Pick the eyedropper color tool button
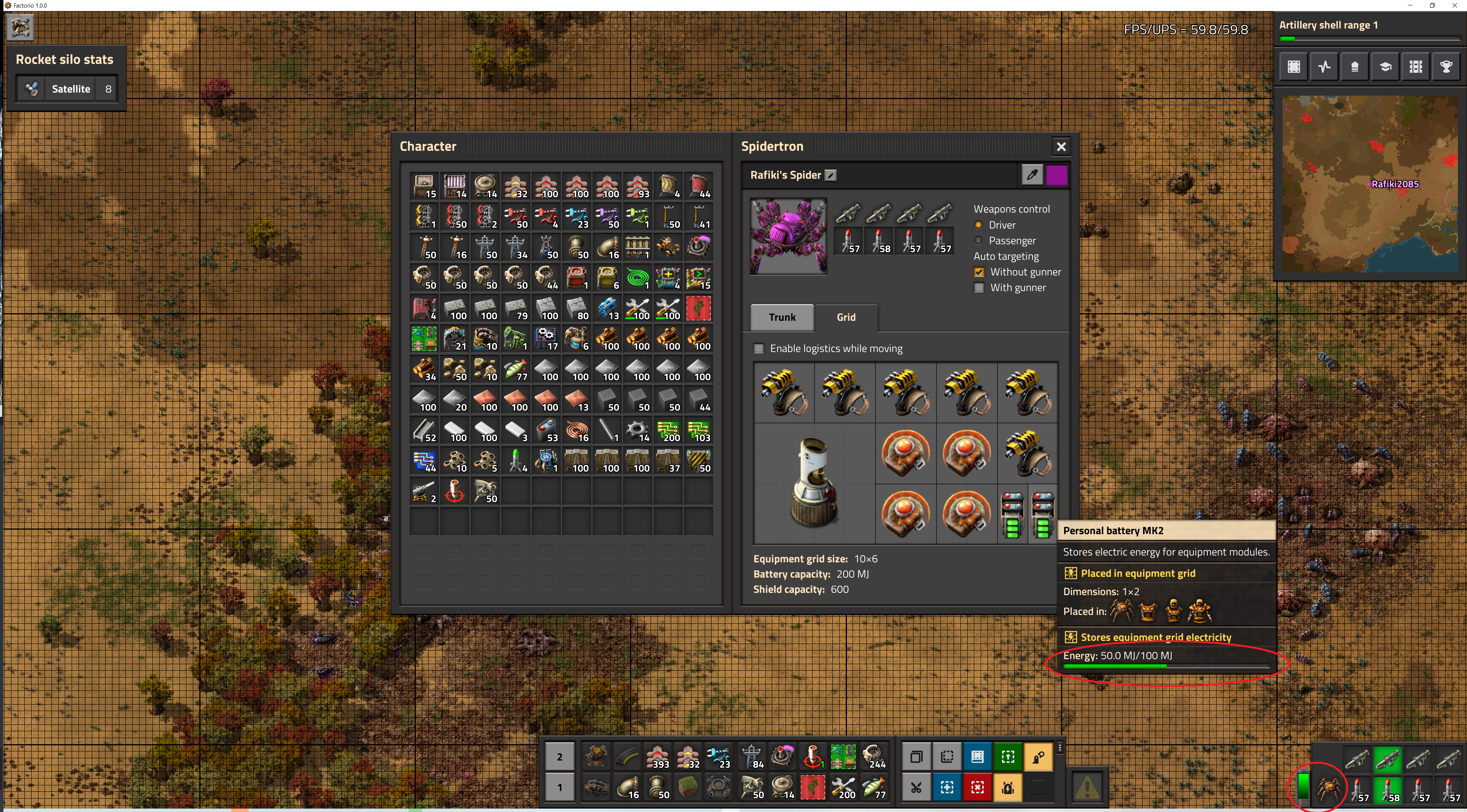 (x=1032, y=175)
